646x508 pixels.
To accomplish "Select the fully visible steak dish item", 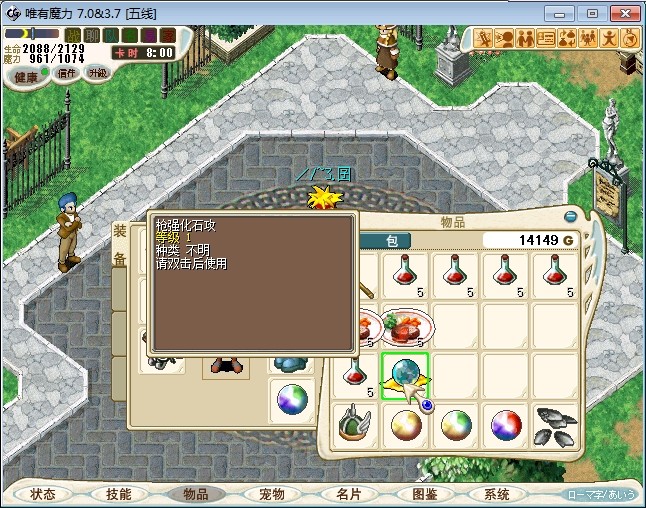I will [405, 326].
